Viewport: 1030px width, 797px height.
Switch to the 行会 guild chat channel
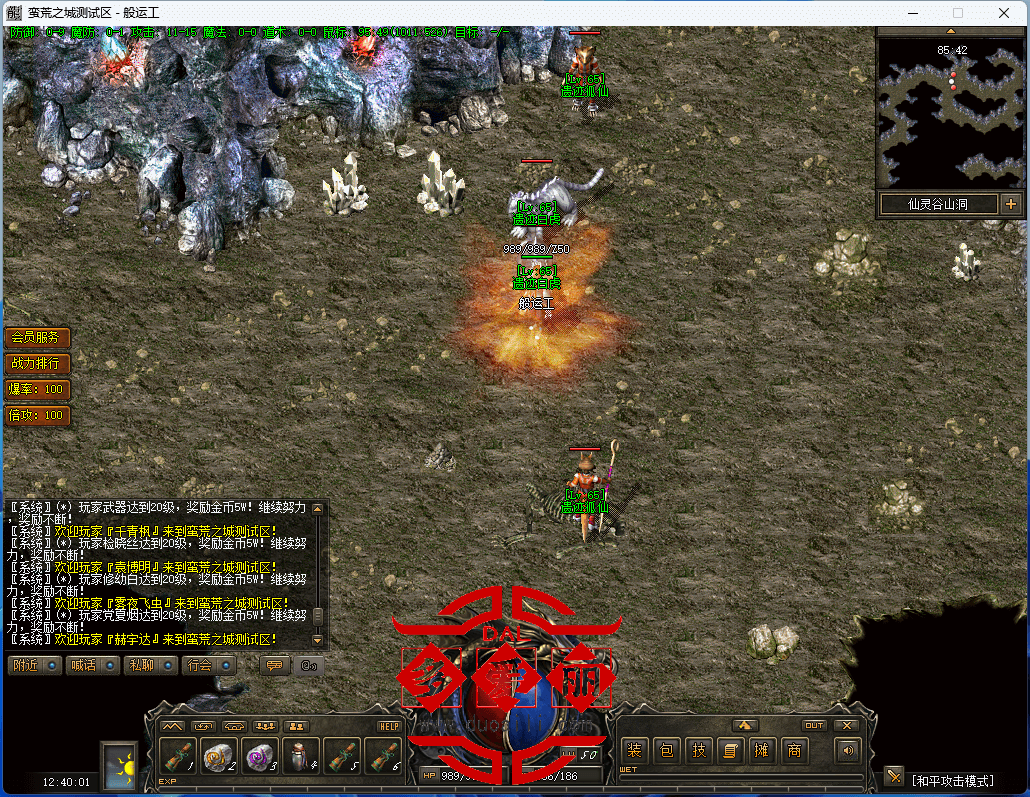[x=208, y=665]
